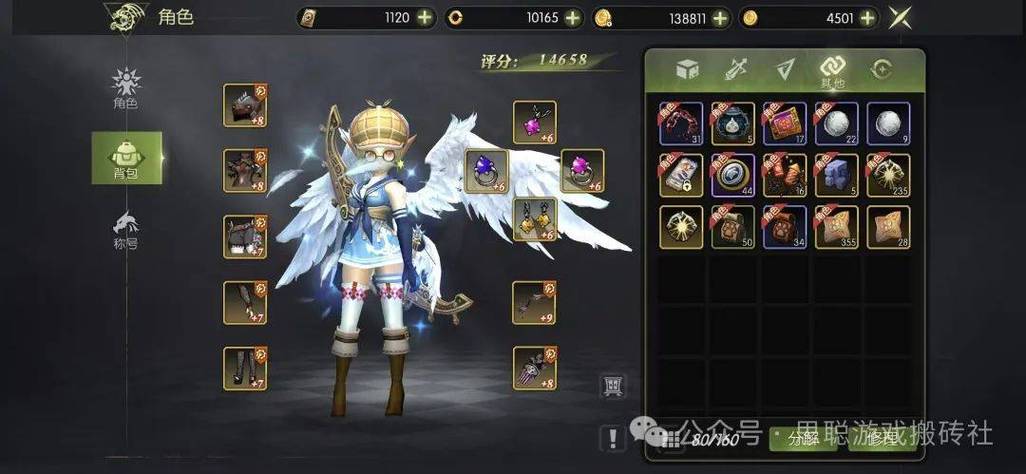Select the equipped yellow earrings slot

(534, 219)
